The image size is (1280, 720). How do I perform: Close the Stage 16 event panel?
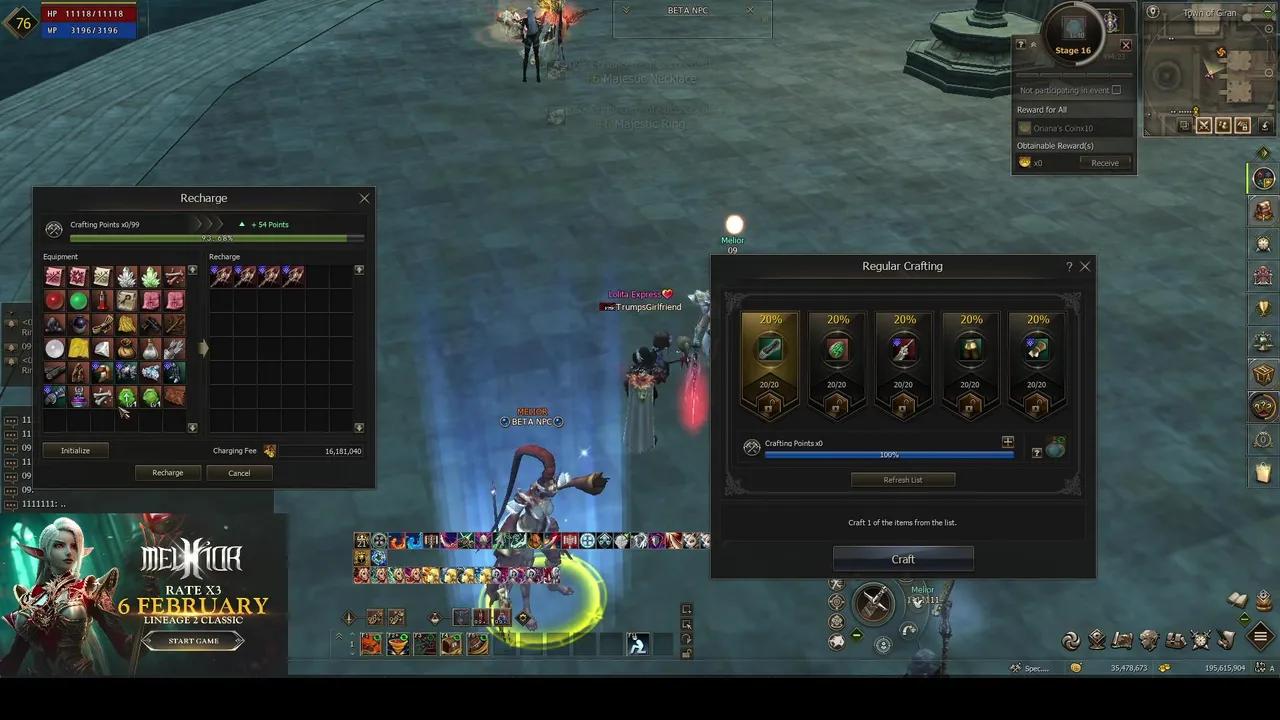[1125, 45]
